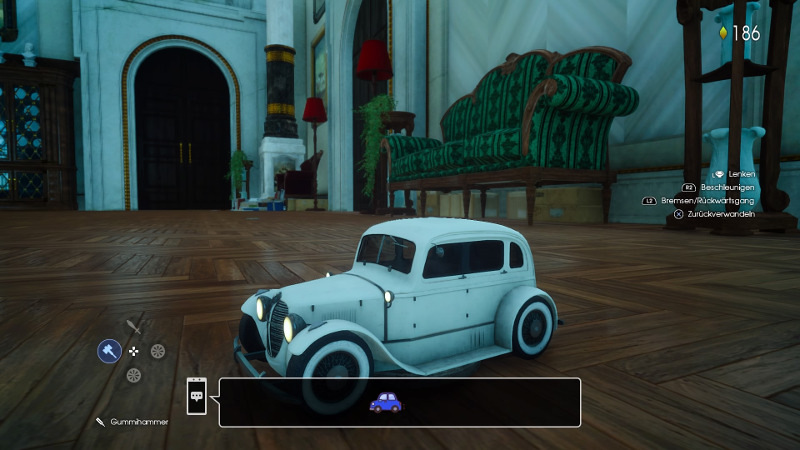Choose the sword slot in the weapon wheel
The height and width of the screenshot is (450, 800).
tap(135, 325)
